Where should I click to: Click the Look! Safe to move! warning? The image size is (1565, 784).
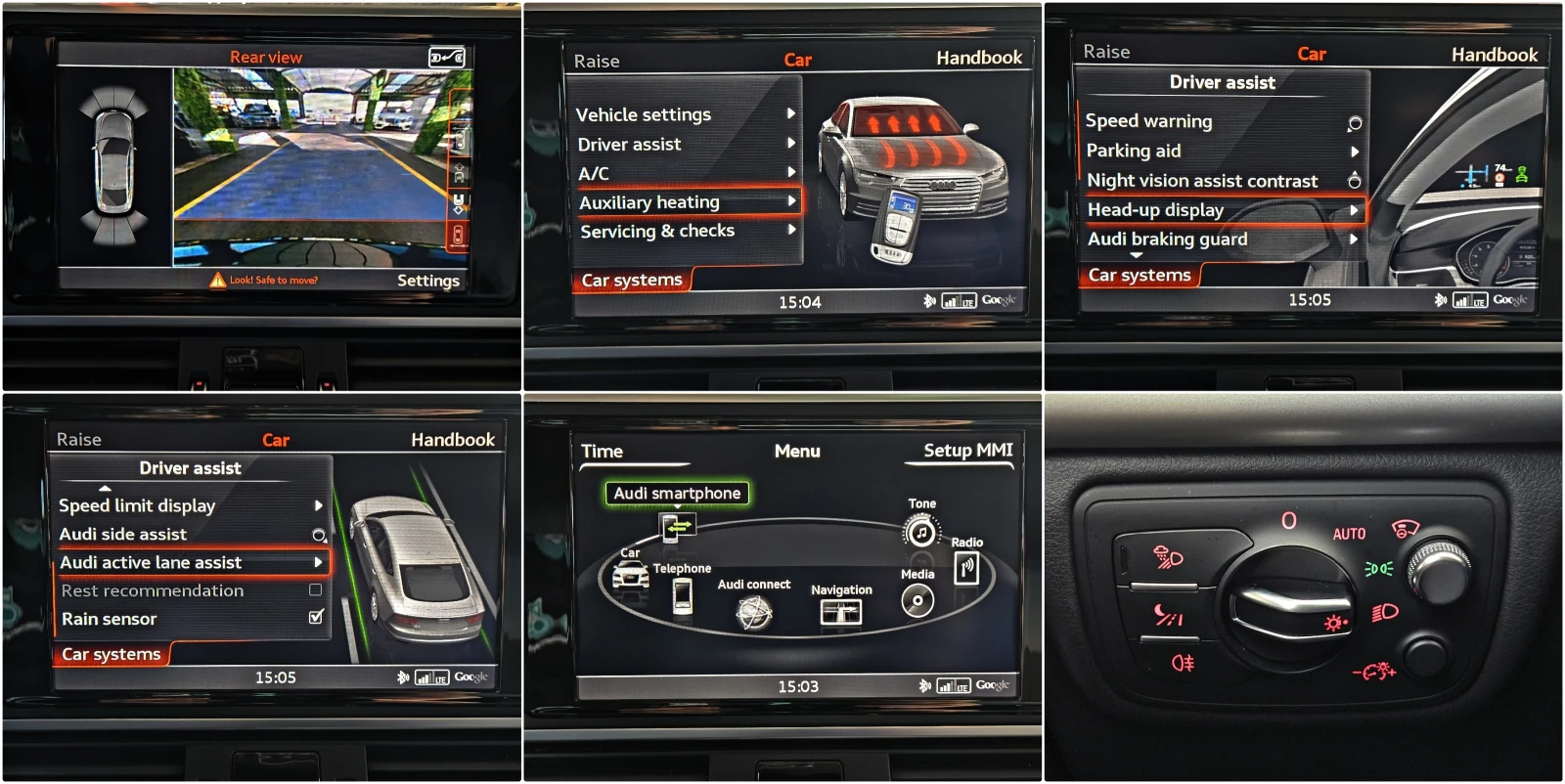(x=265, y=280)
